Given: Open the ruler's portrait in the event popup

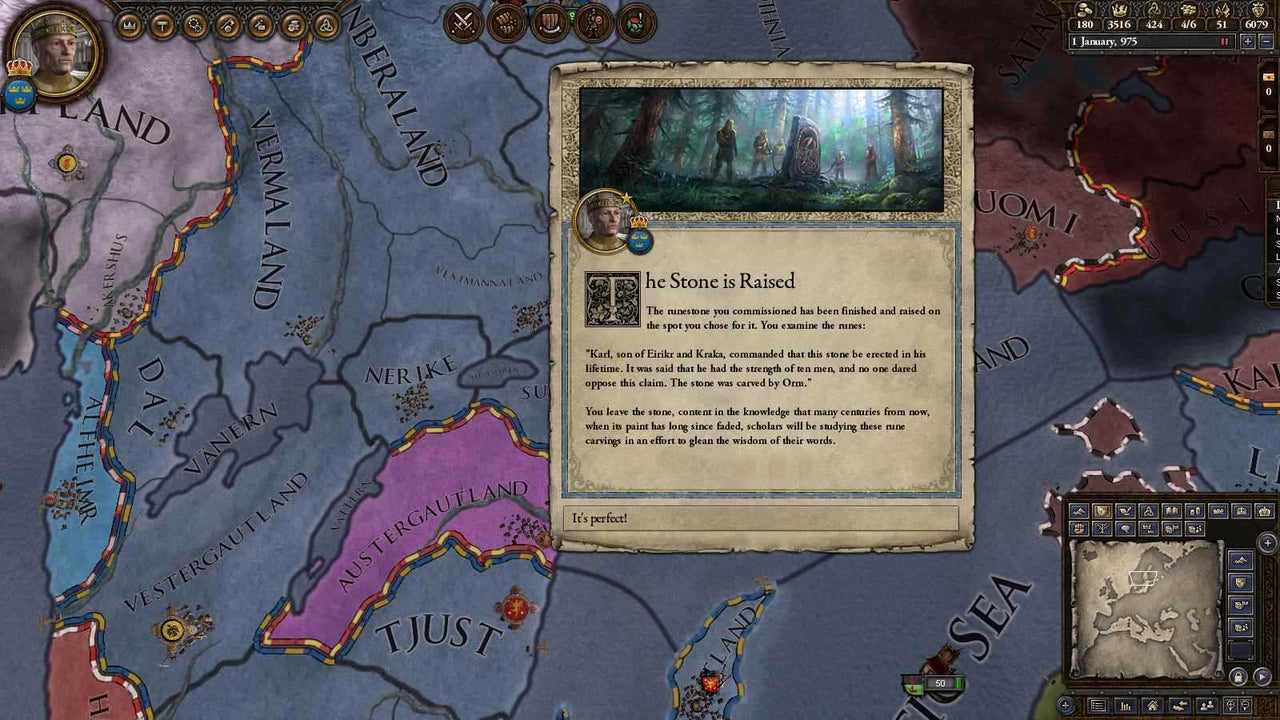Looking at the screenshot, I should tap(600, 222).
